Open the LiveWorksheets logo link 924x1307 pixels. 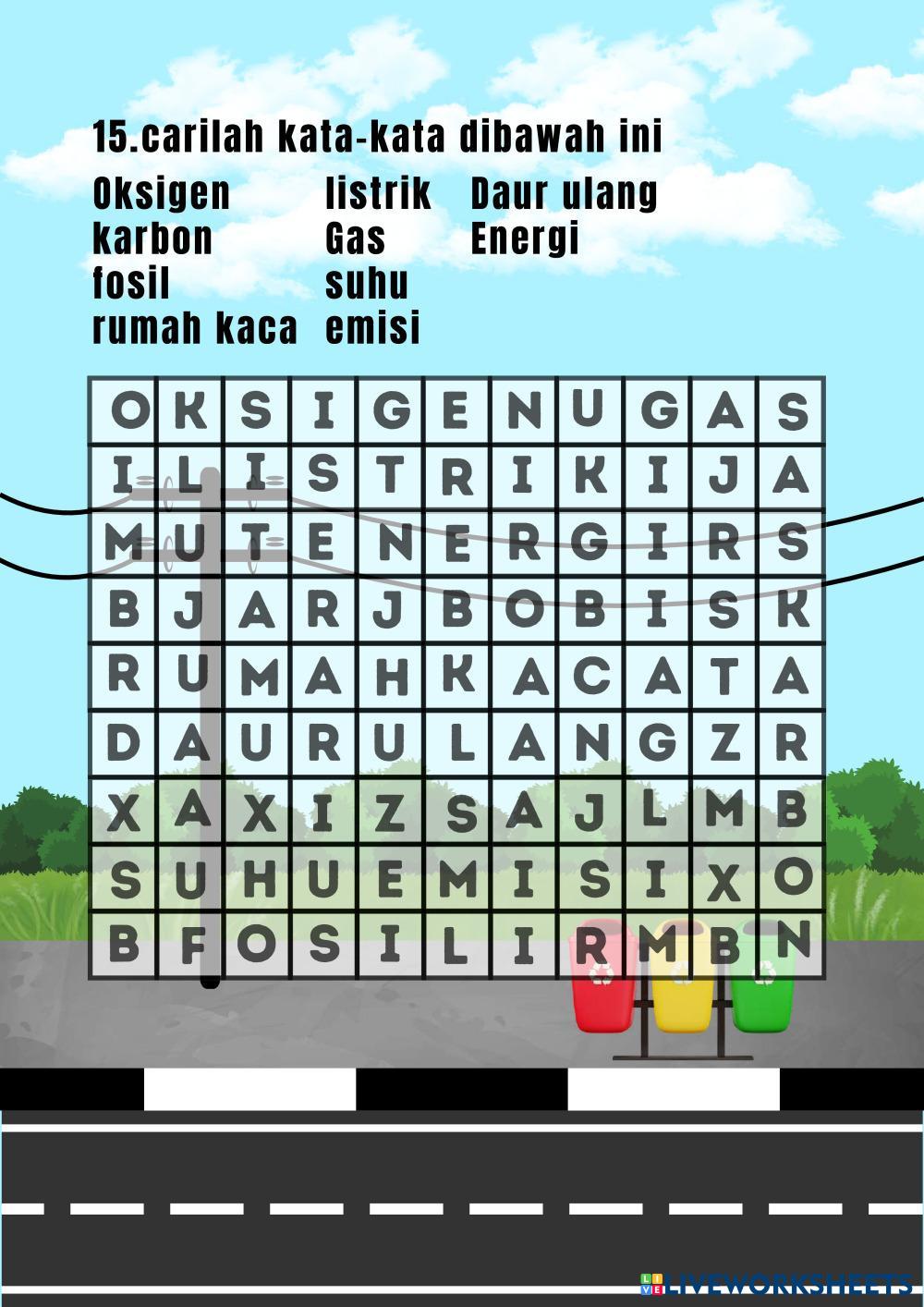[x=776, y=1285]
